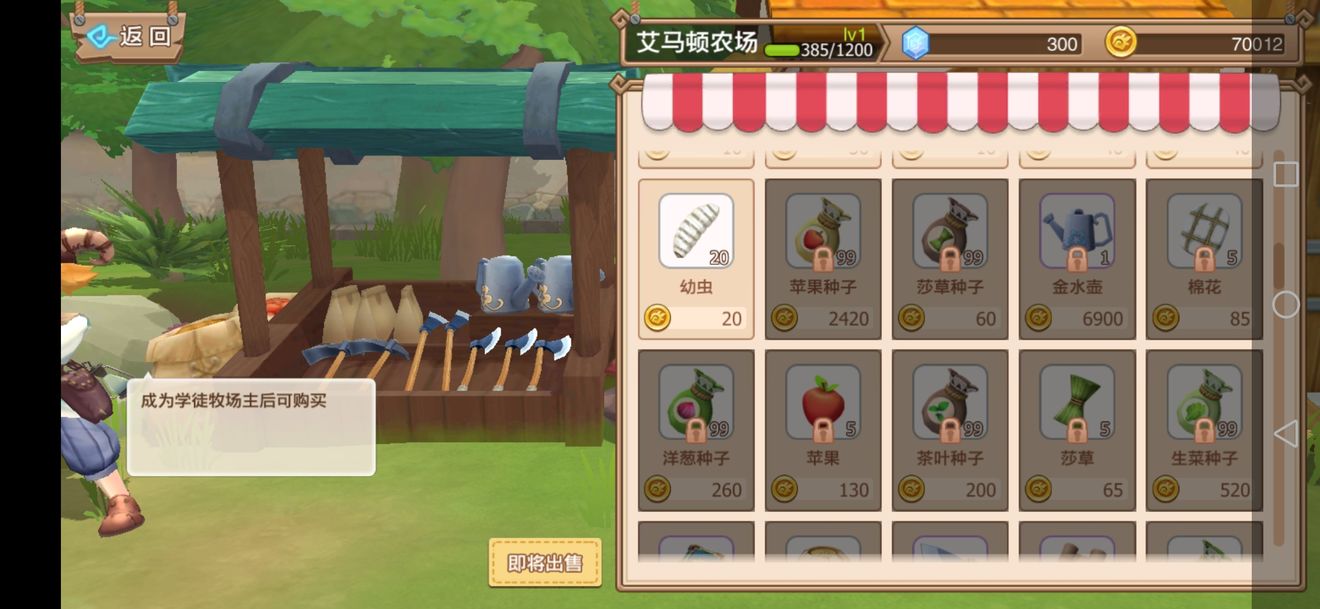The width and height of the screenshot is (1320, 609).
Task: Tap the gold coin currency icon
Action: [x=1121, y=43]
